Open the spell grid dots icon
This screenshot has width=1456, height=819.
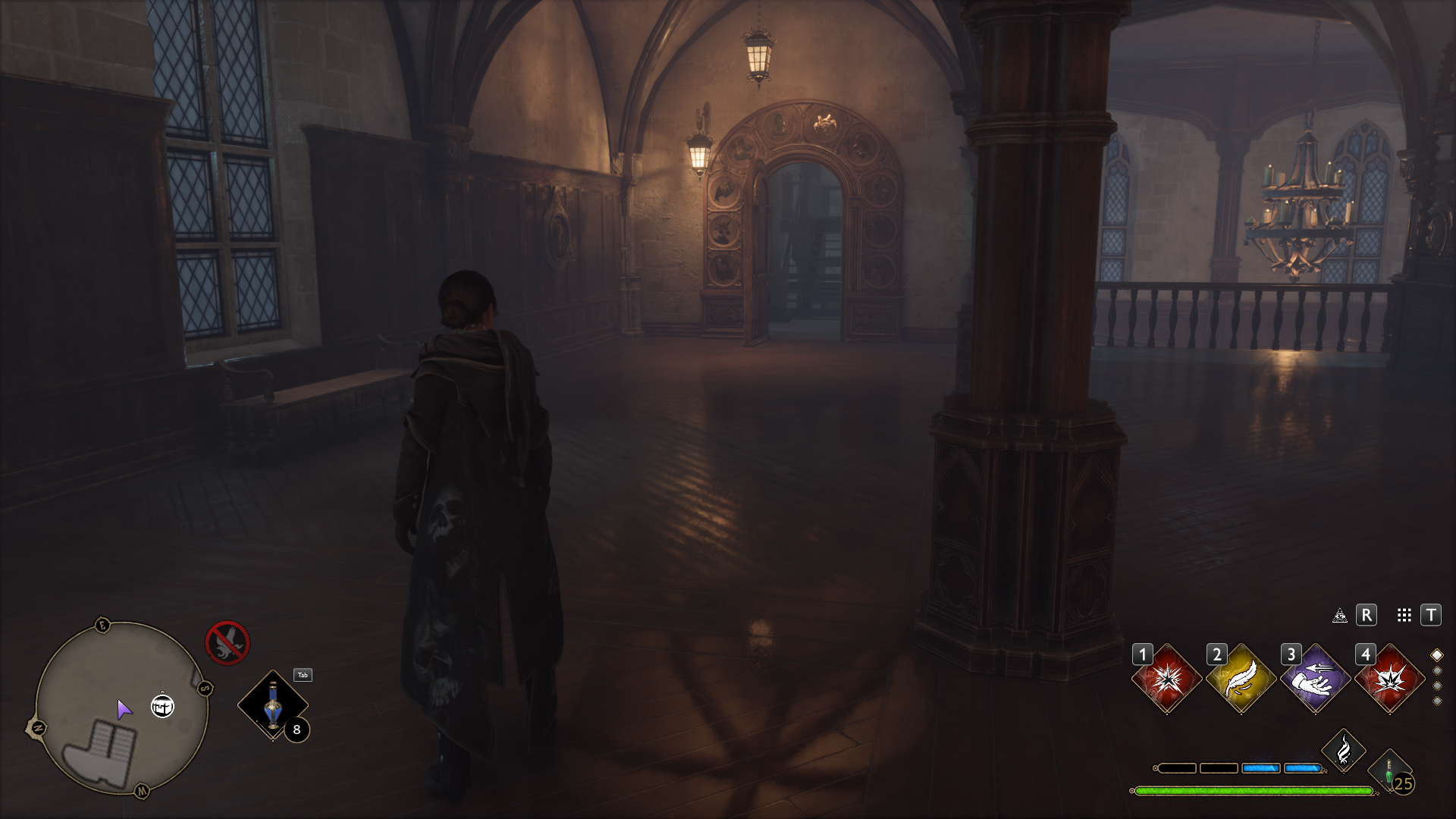click(1404, 615)
